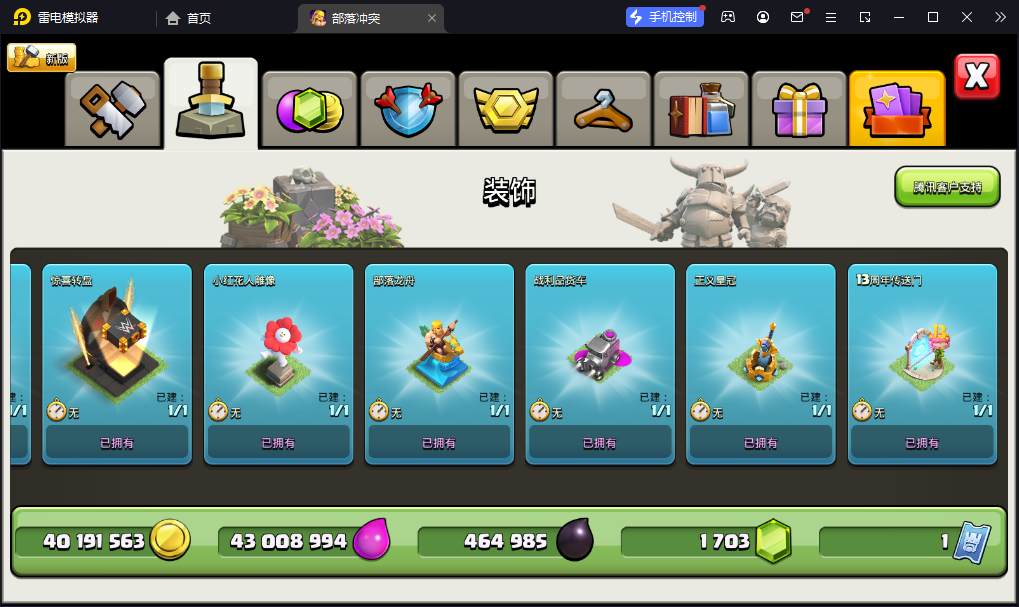This screenshot has height=607, width=1019.
Task: Open the emulator 首页 home tab
Action: [x=189, y=18]
